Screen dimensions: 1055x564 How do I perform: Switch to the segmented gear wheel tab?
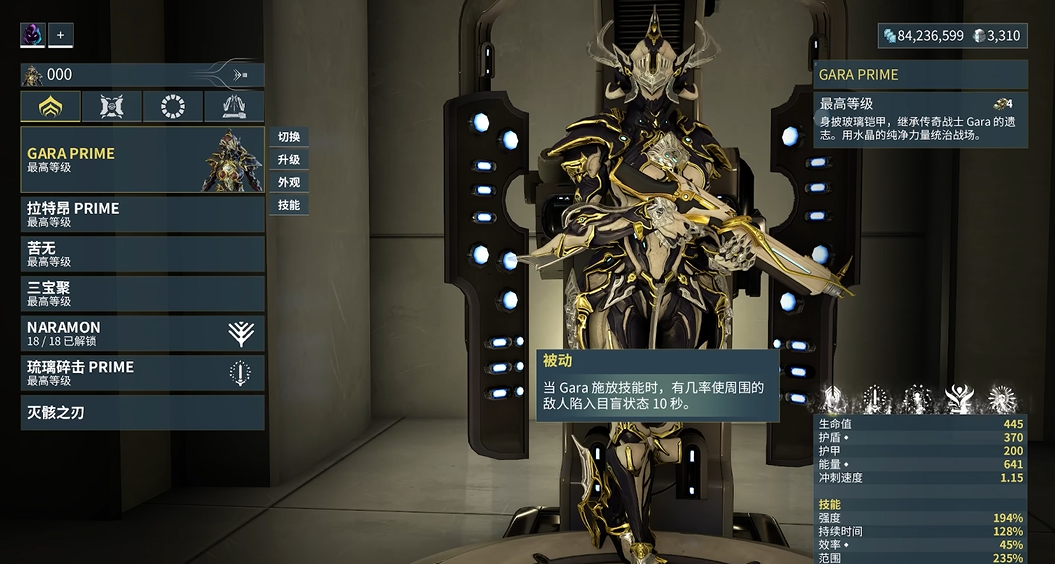(173, 107)
